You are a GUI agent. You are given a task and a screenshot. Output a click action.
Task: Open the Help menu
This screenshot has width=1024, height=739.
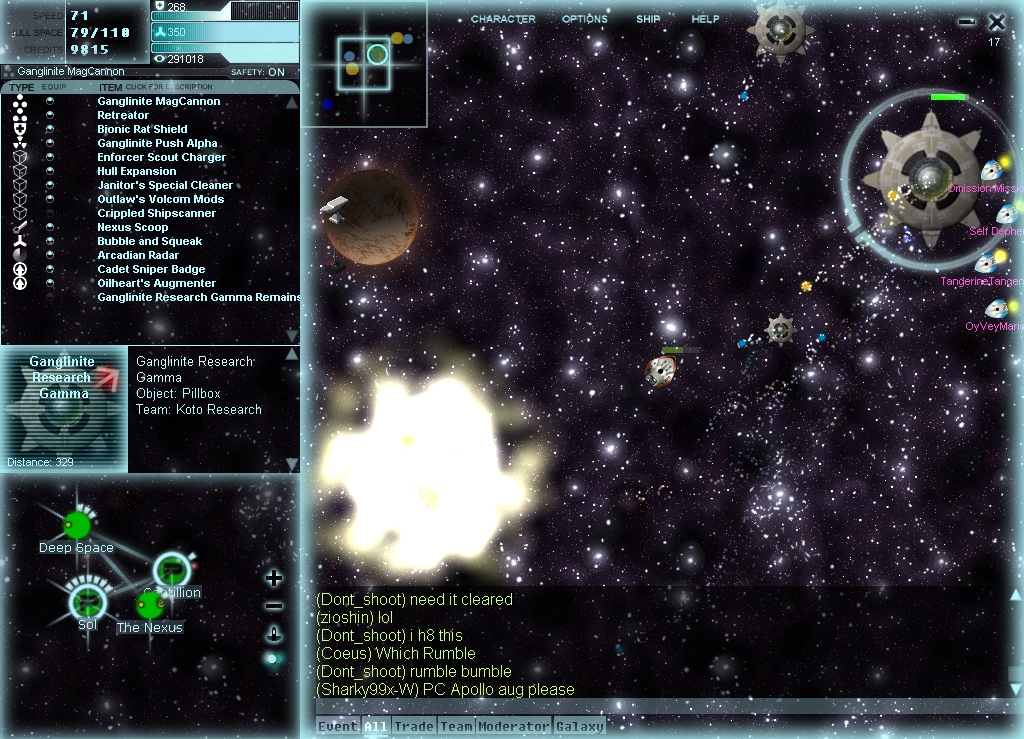705,19
